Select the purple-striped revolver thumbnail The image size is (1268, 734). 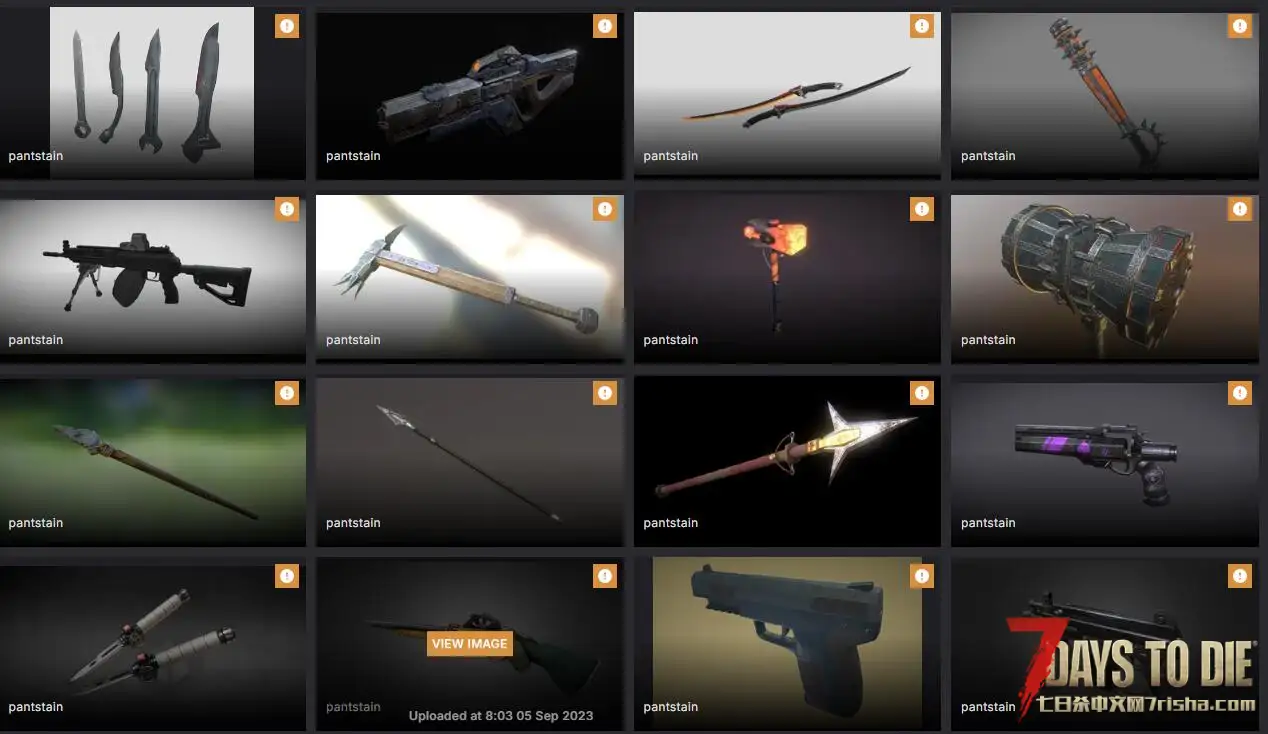(x=1104, y=455)
